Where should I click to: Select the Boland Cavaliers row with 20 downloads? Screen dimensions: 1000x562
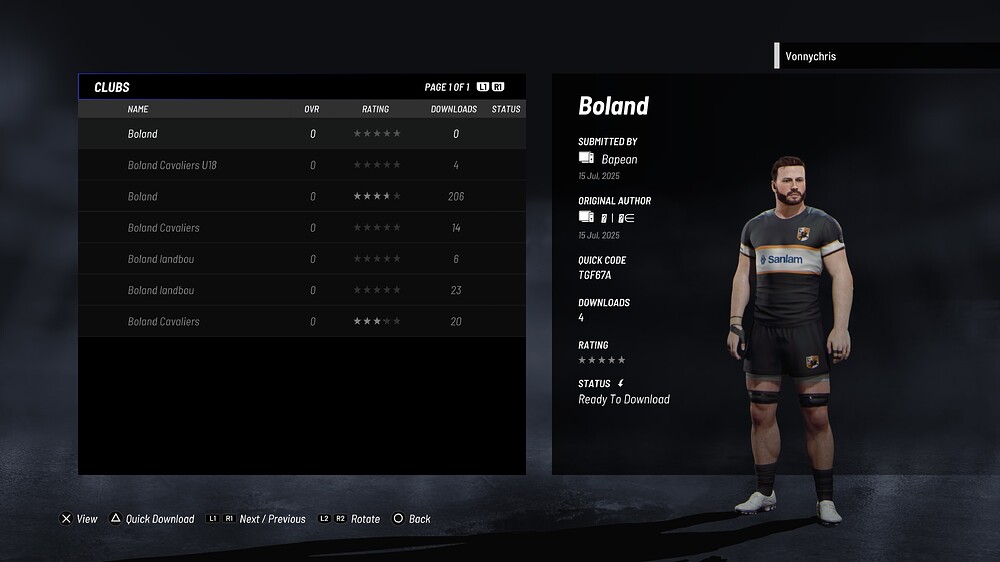tap(300, 322)
